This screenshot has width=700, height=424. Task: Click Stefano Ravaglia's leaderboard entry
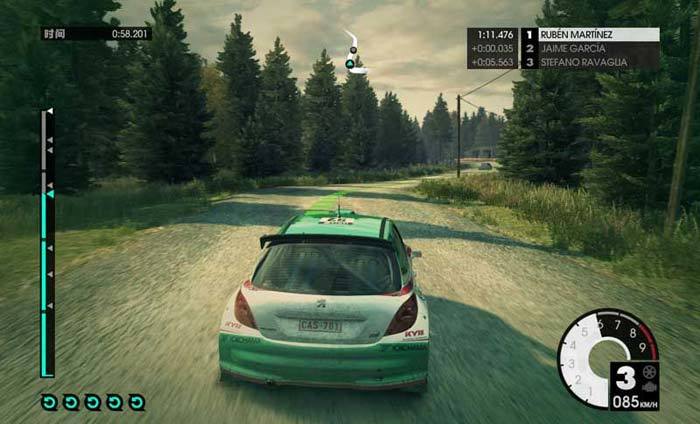point(597,62)
